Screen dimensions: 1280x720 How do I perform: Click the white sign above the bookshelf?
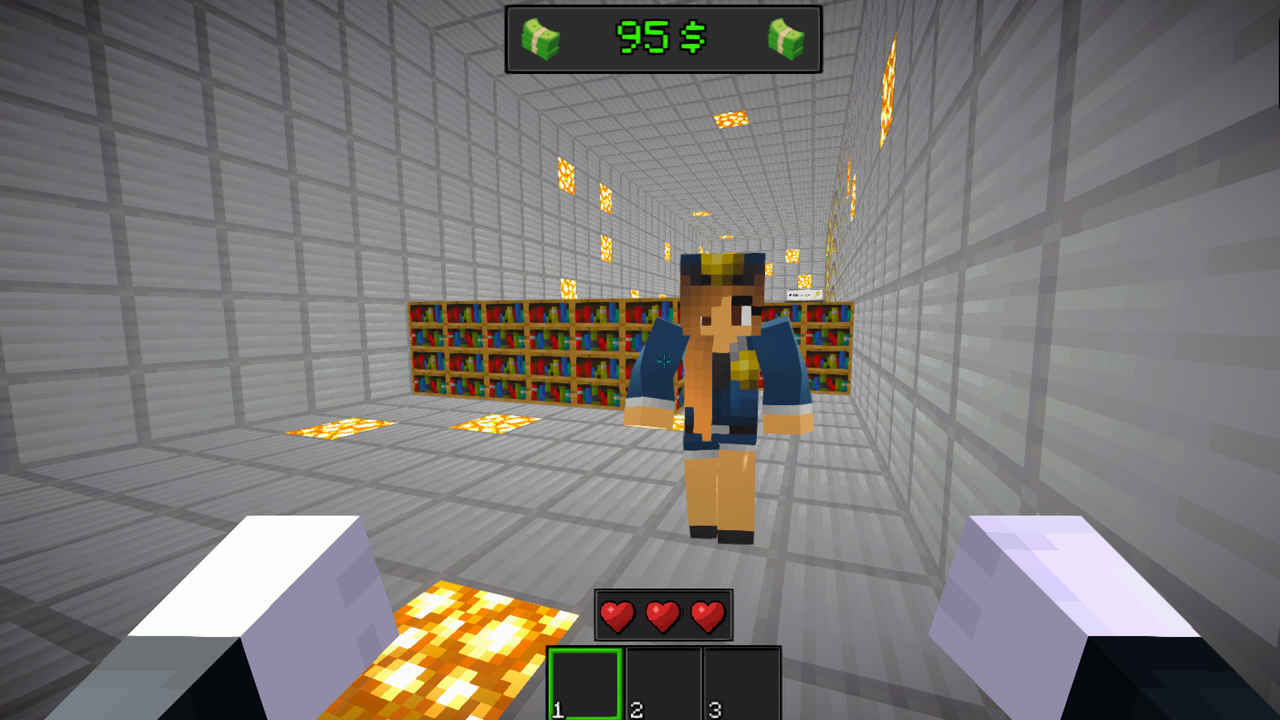(x=803, y=292)
